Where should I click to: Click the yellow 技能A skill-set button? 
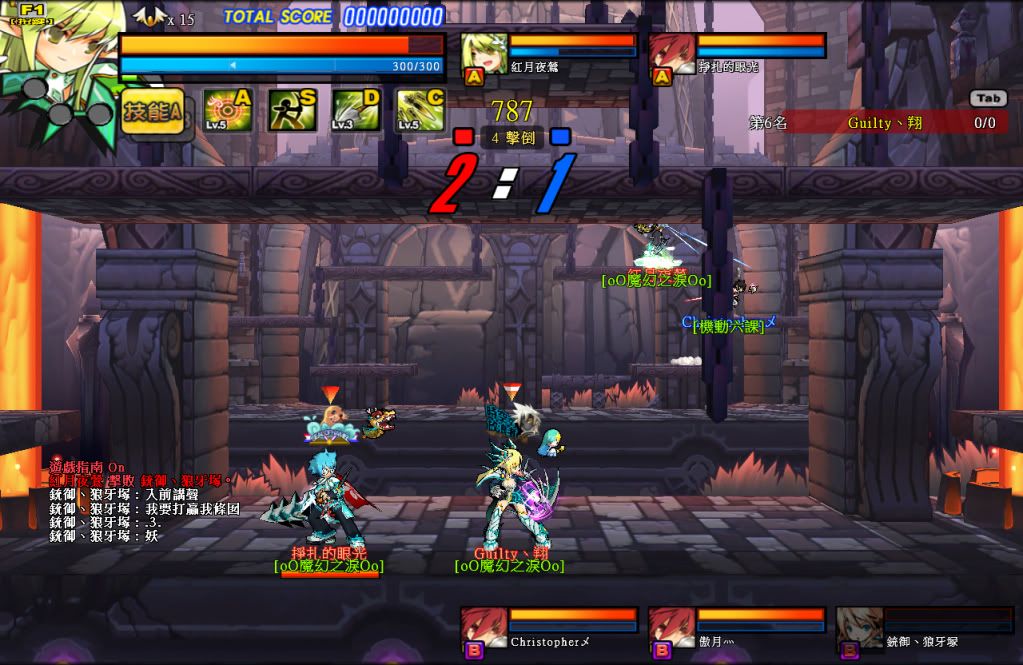[153, 111]
